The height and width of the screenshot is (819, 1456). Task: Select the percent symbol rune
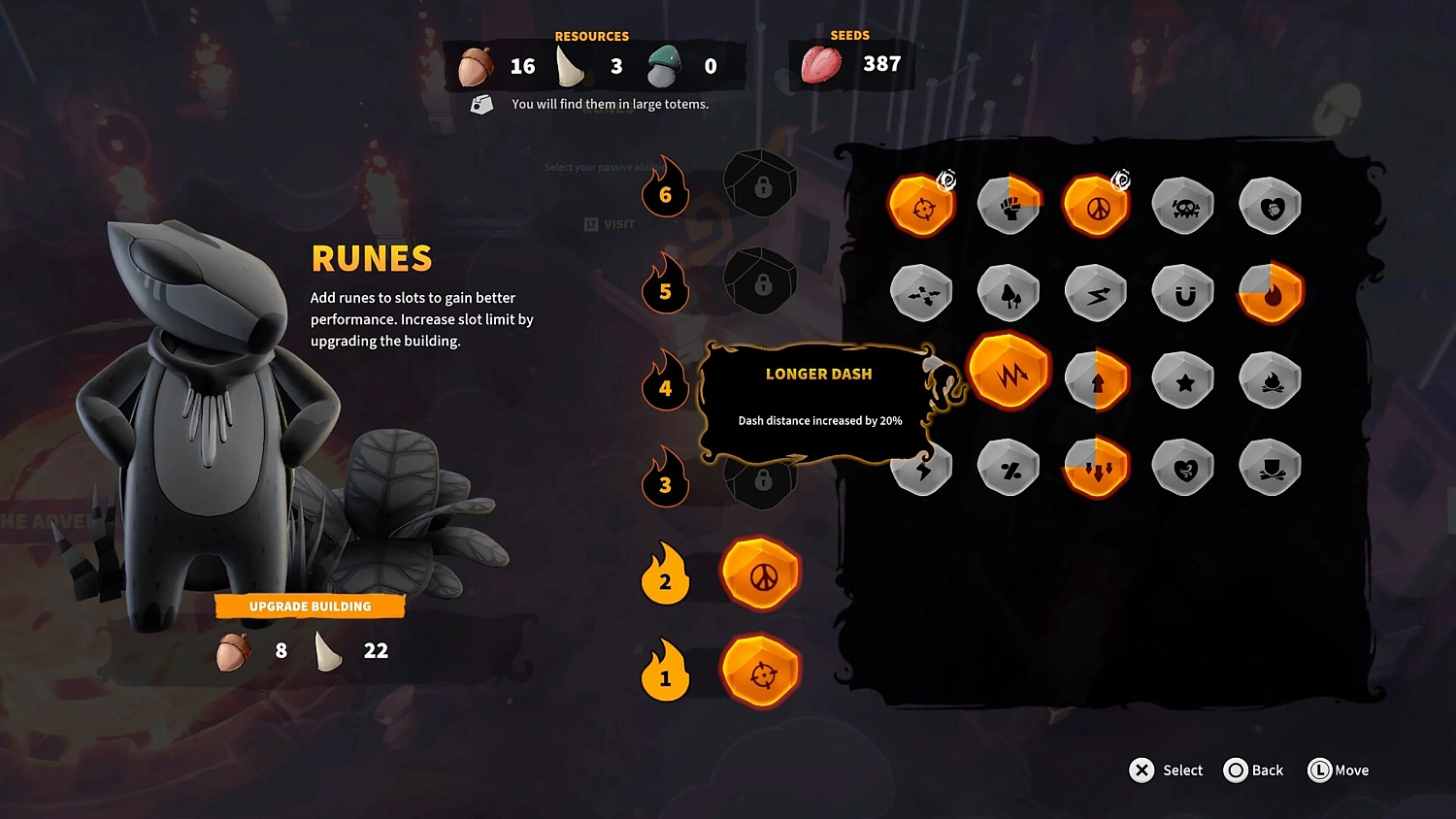click(x=1009, y=467)
